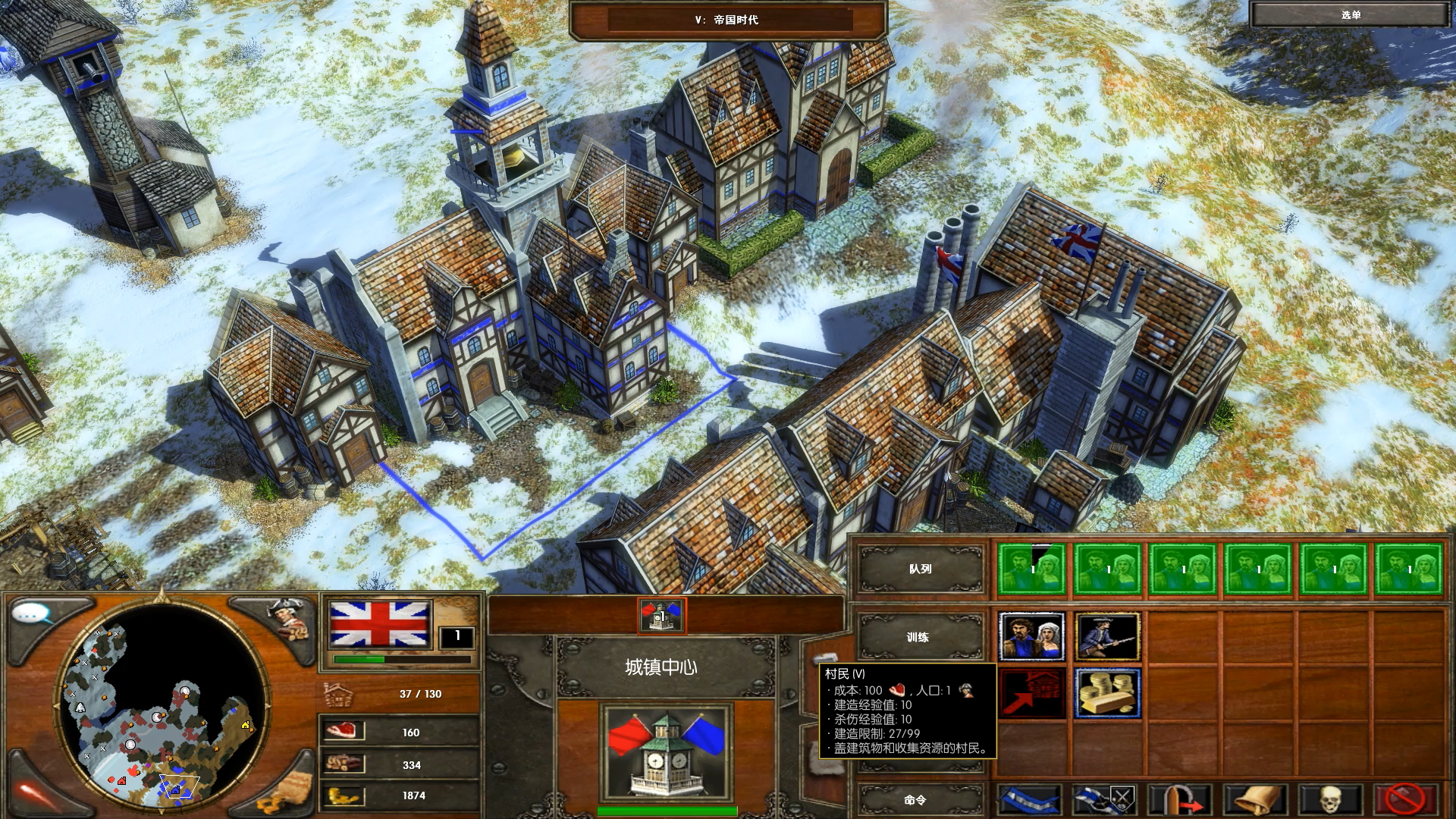1456x819 pixels.
Task: Click the blue banner command icon
Action: tap(1030, 799)
